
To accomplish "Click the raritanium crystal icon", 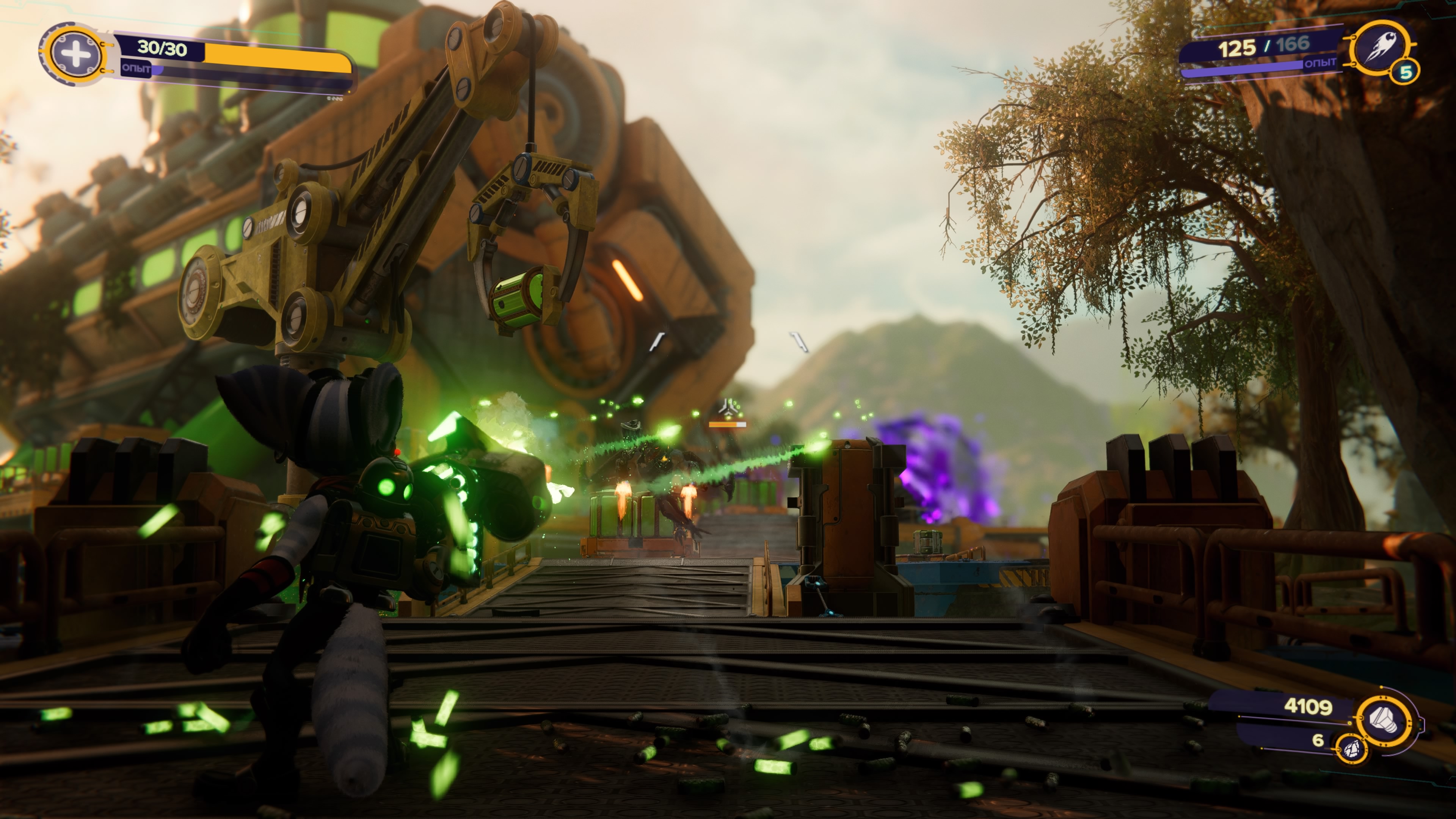I will tap(1350, 748).
